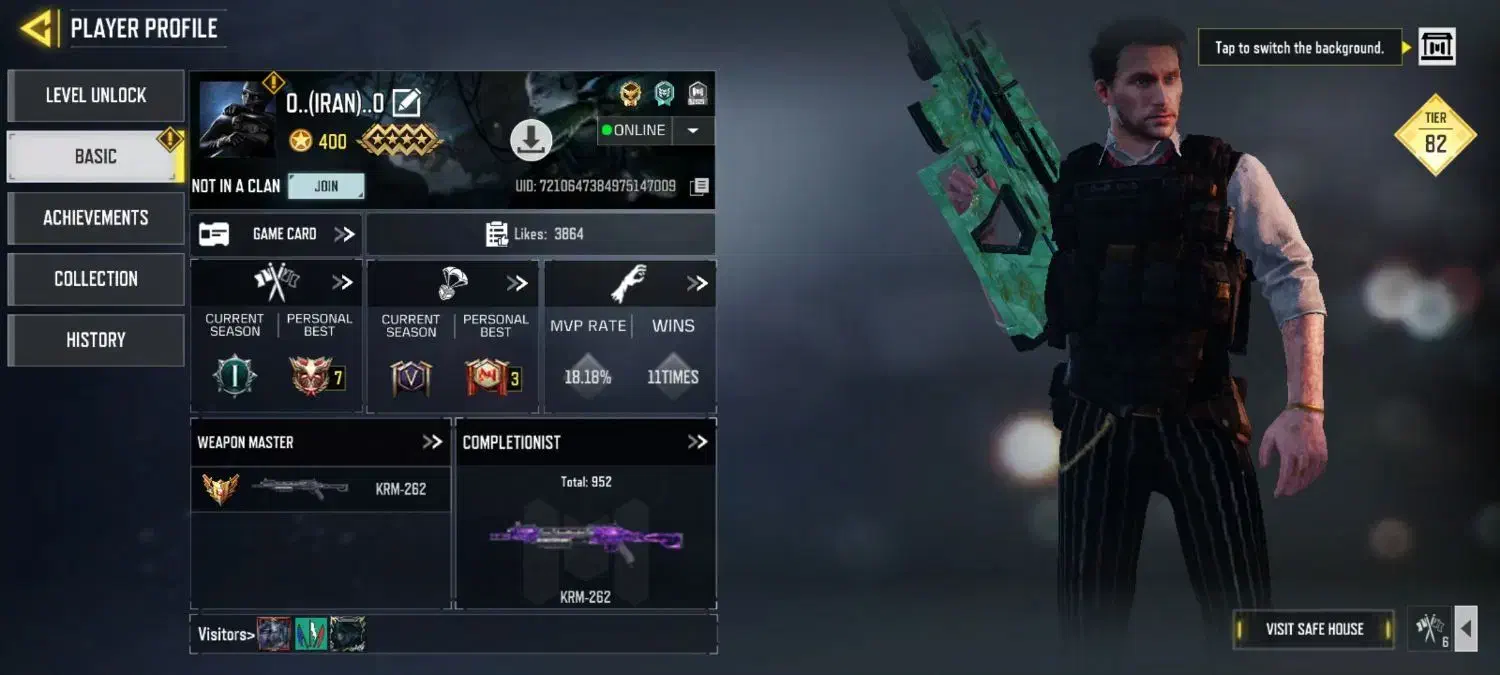Viewport: 1500px width, 675px height.
Task: Expand the MVP Rate and Wins panel
Action: (x=697, y=284)
